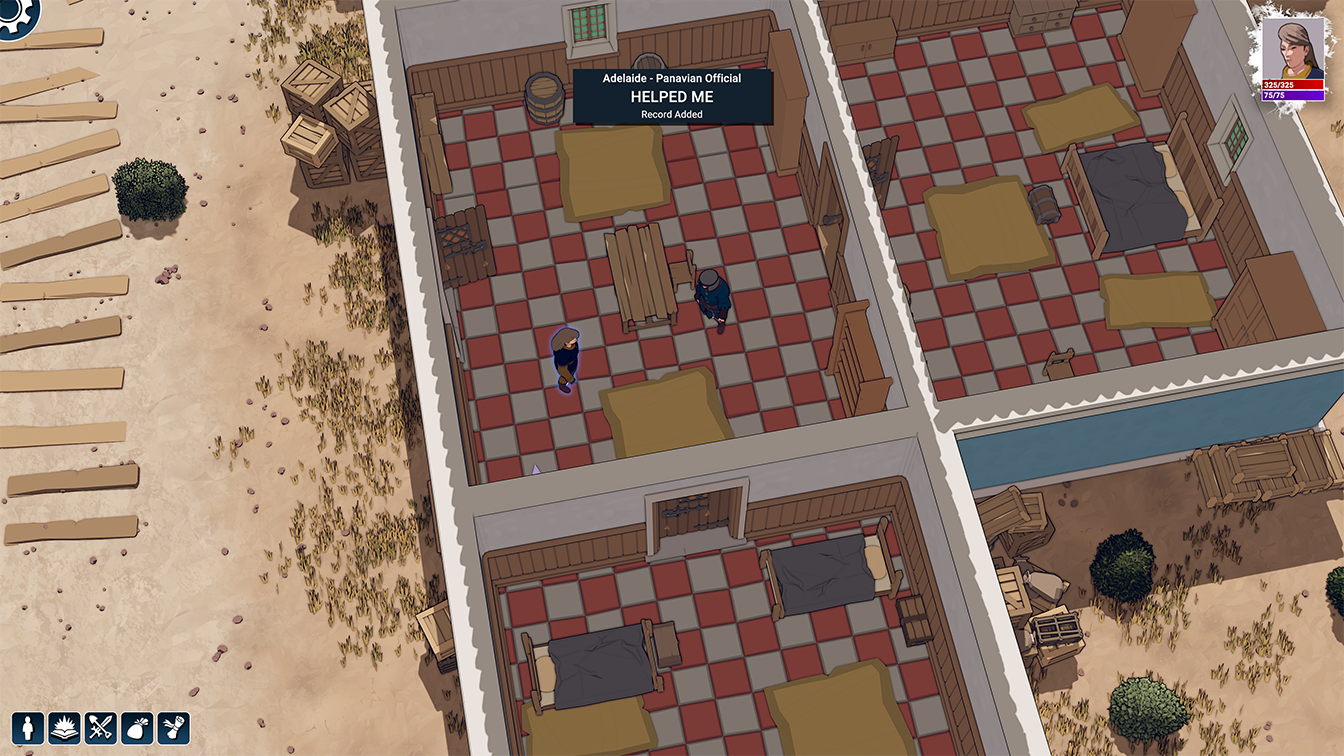The image size is (1344, 756).
Task: Open the character panel via person icon
Action: (27, 727)
